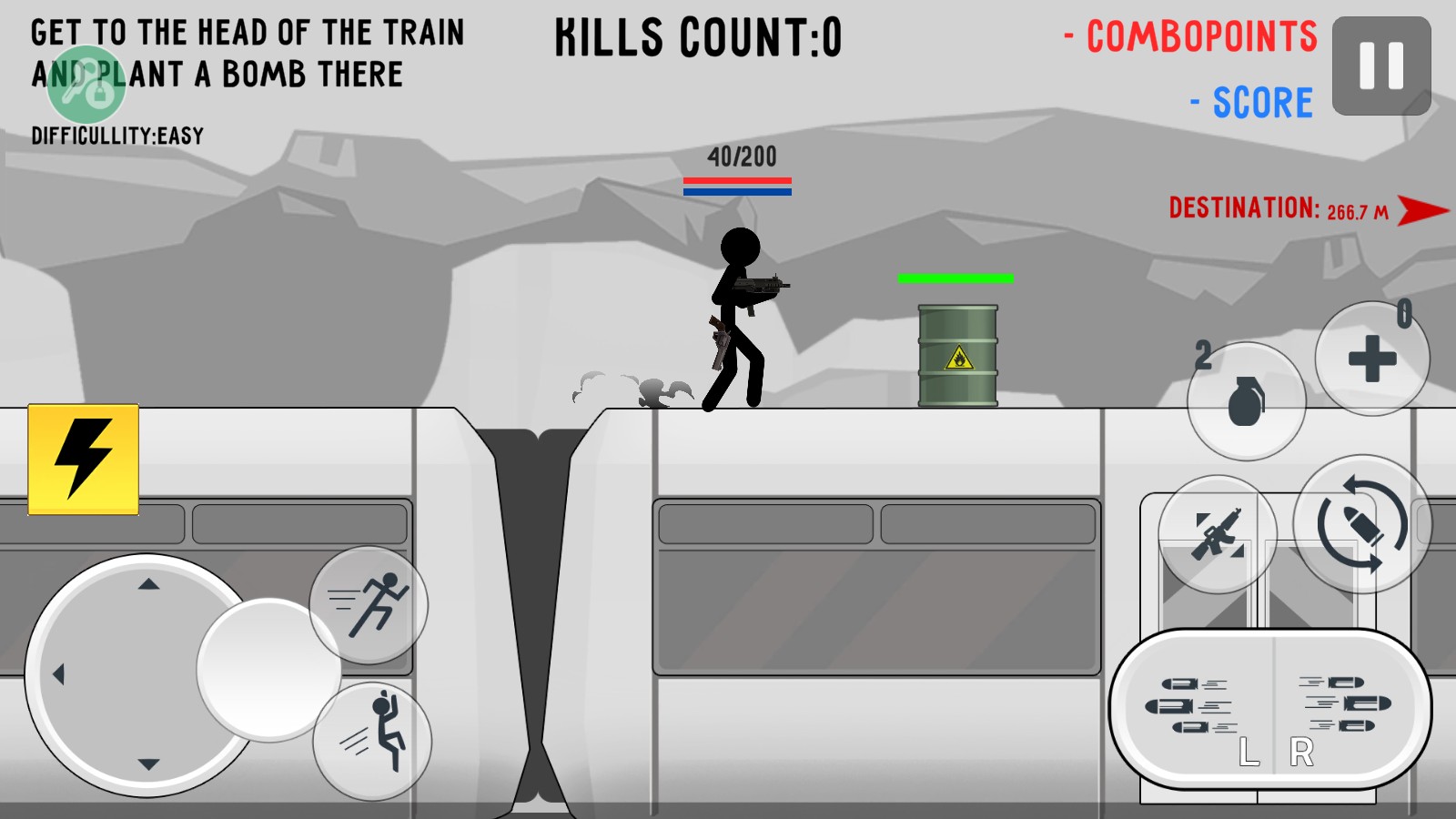The width and height of the screenshot is (1456, 819).
Task: Throw a grenade
Action: click(x=1246, y=401)
